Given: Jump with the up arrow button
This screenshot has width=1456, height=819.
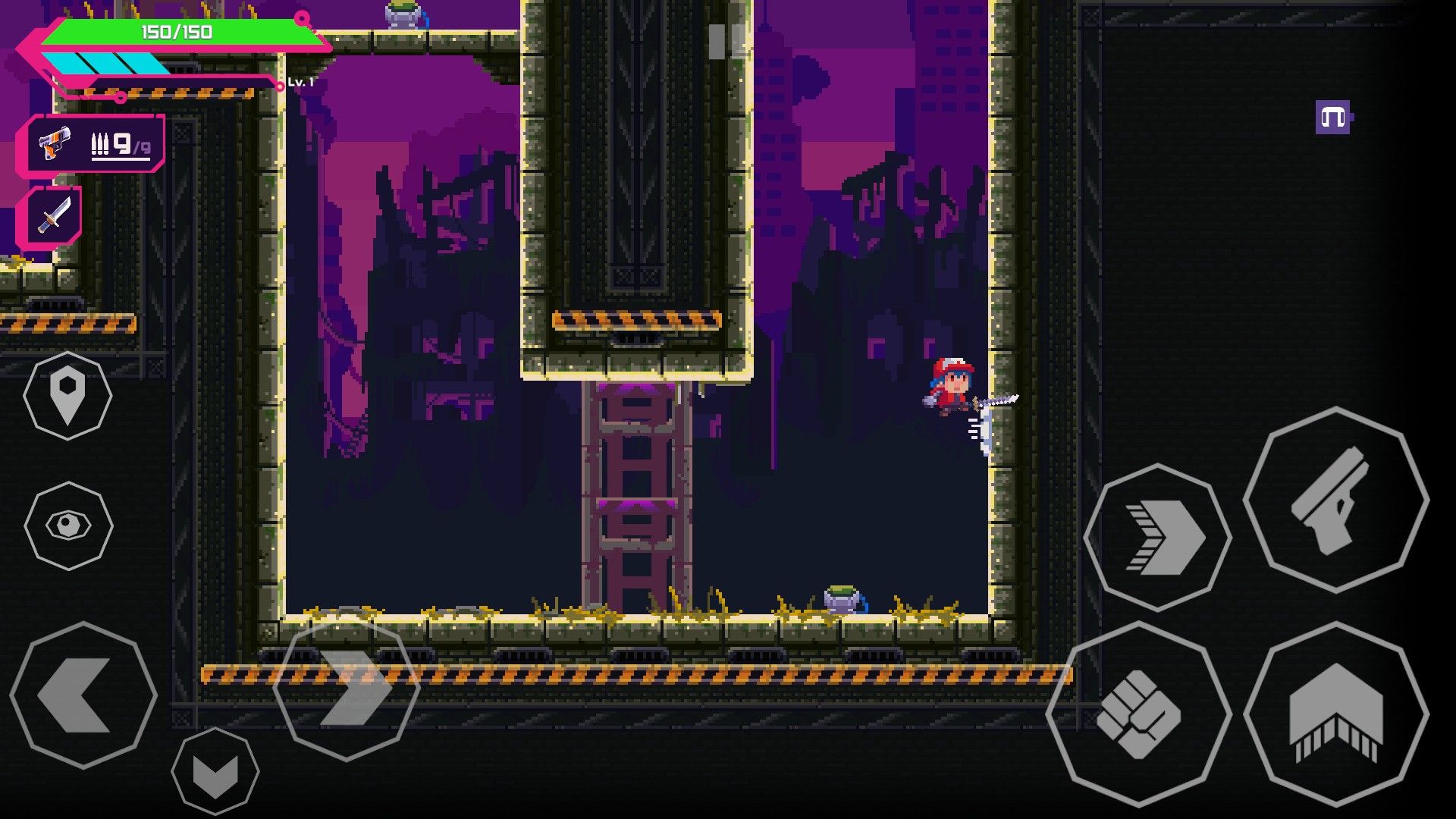Looking at the screenshot, I should pos(1335,714).
